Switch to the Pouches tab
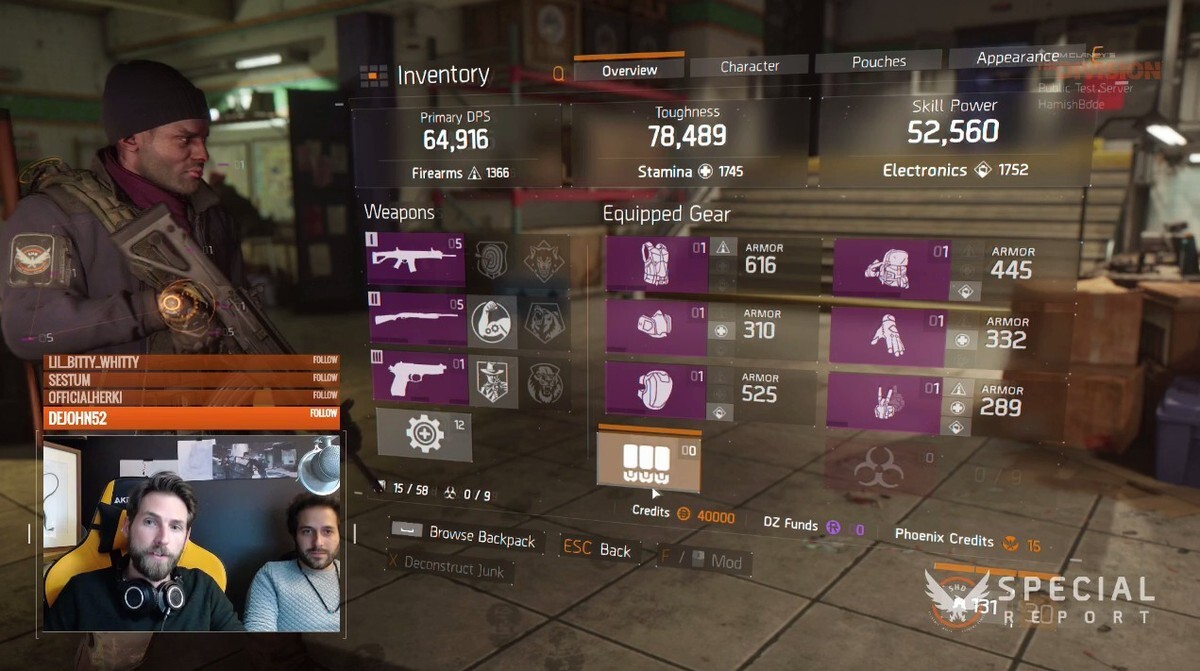Screen dimensions: 1200x671 pyautogui.click(x=878, y=62)
